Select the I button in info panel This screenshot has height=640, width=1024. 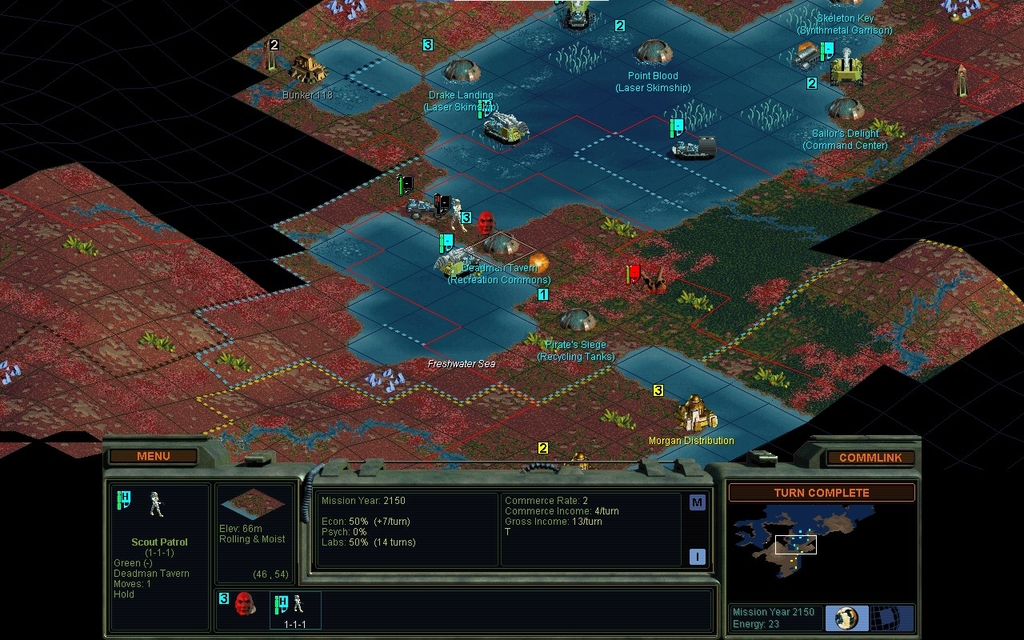pos(697,556)
